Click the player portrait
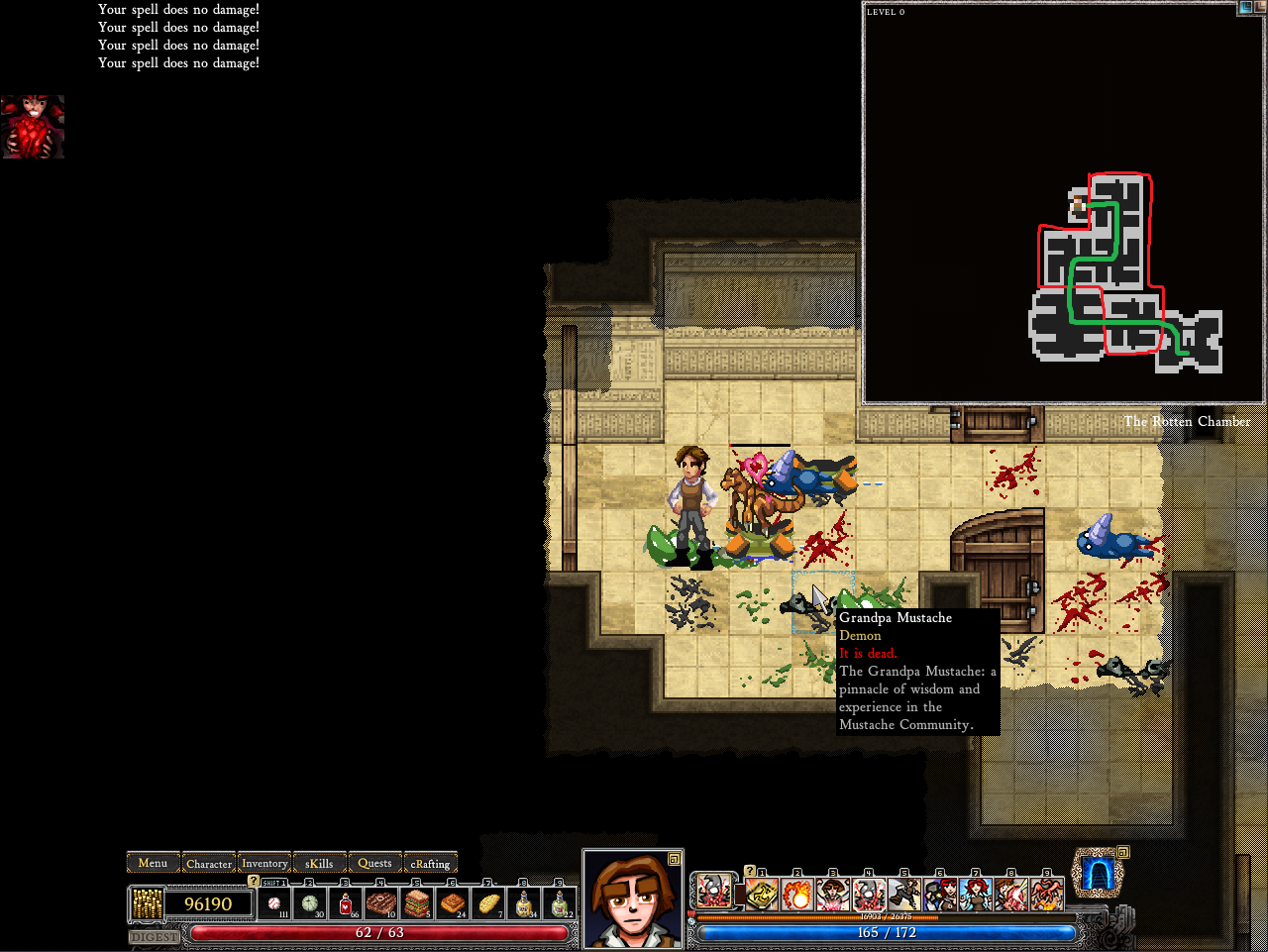The height and width of the screenshot is (952, 1268). [633, 899]
